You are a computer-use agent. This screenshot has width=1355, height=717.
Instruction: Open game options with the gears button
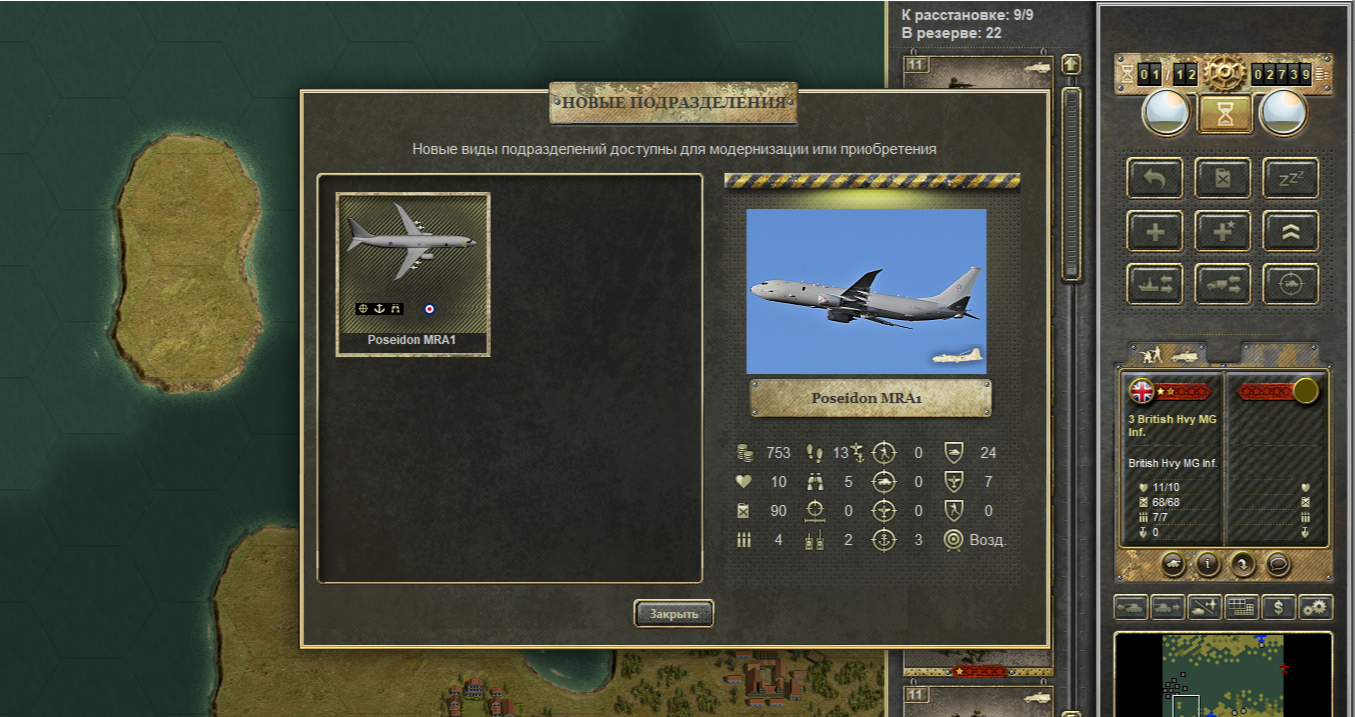click(1315, 607)
